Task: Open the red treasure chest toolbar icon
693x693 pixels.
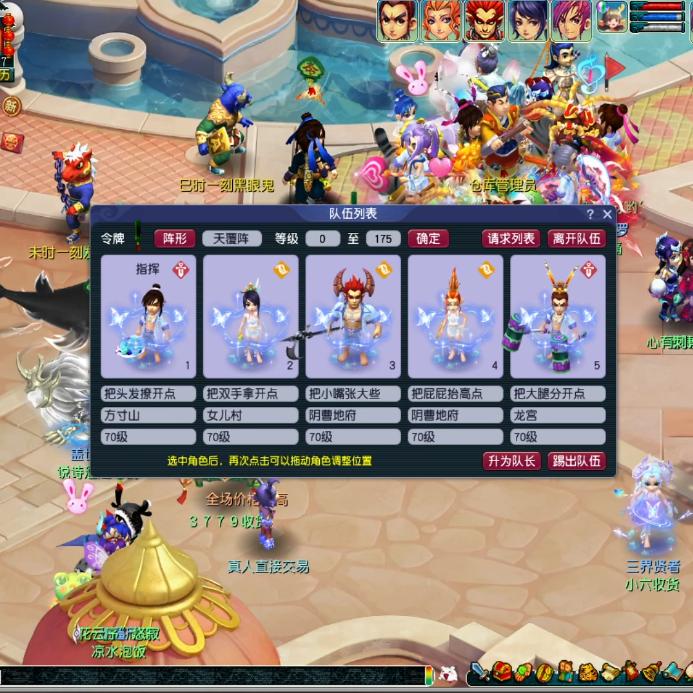Action: tap(500, 672)
